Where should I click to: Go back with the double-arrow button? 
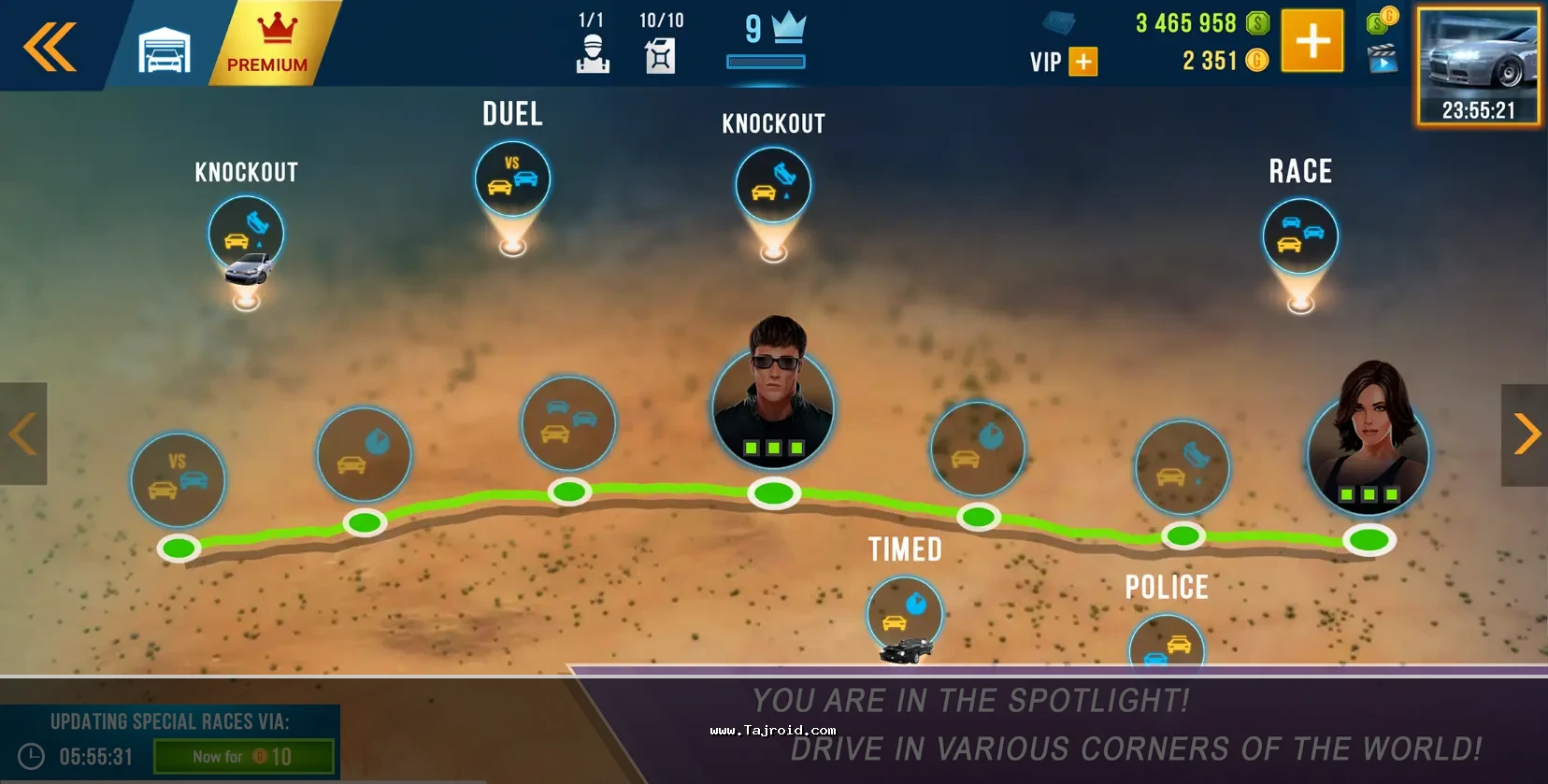click(x=50, y=47)
